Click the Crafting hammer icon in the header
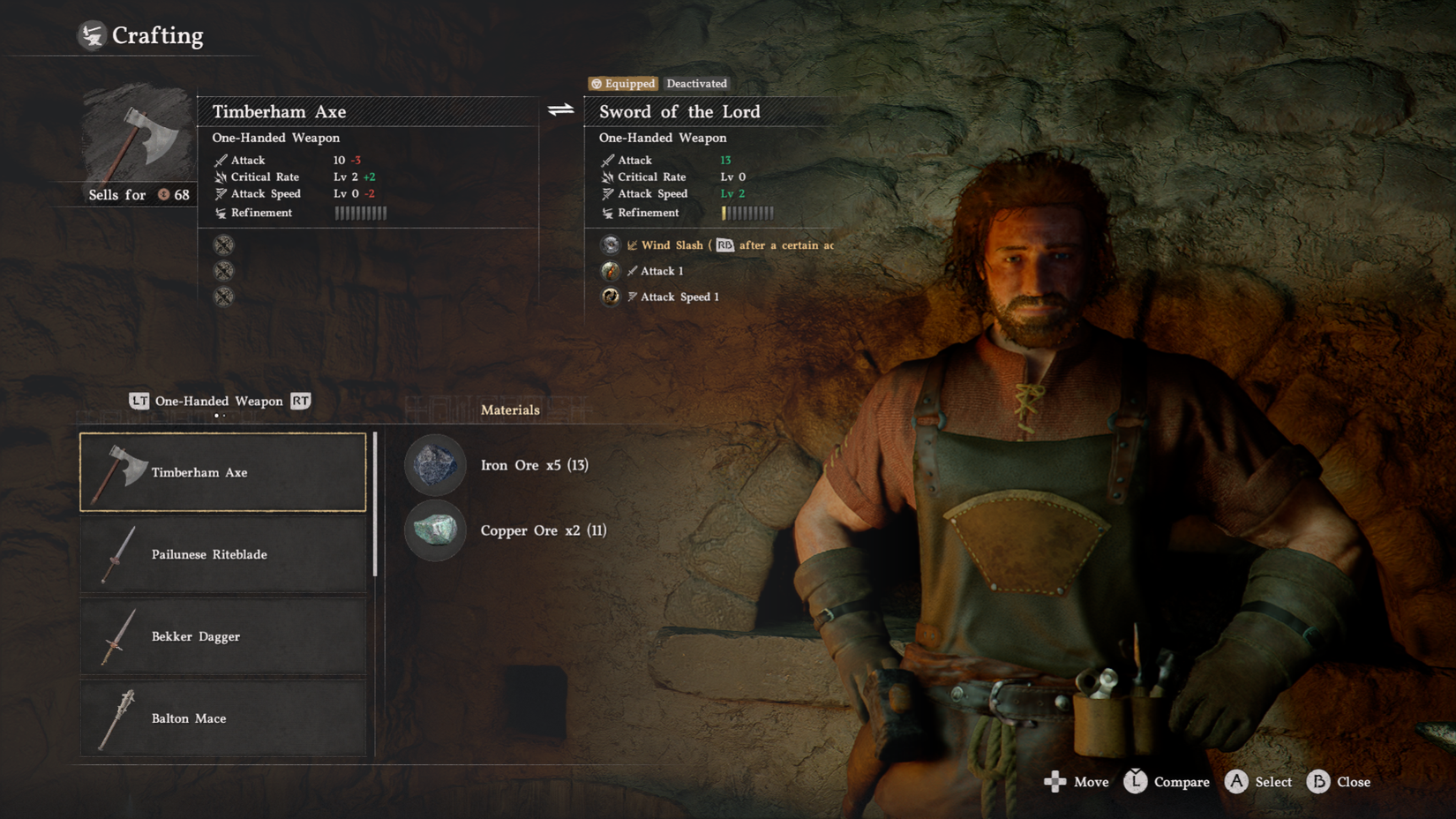 point(91,35)
